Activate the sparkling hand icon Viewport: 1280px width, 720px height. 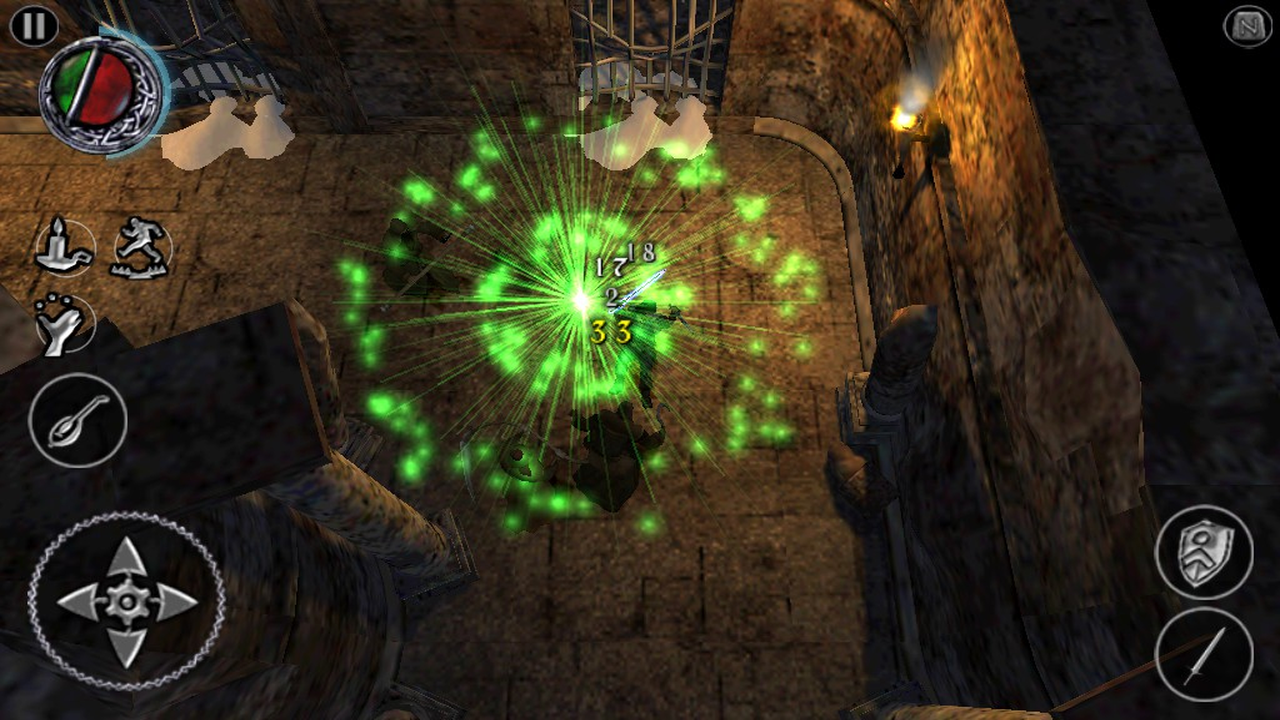click(x=63, y=323)
